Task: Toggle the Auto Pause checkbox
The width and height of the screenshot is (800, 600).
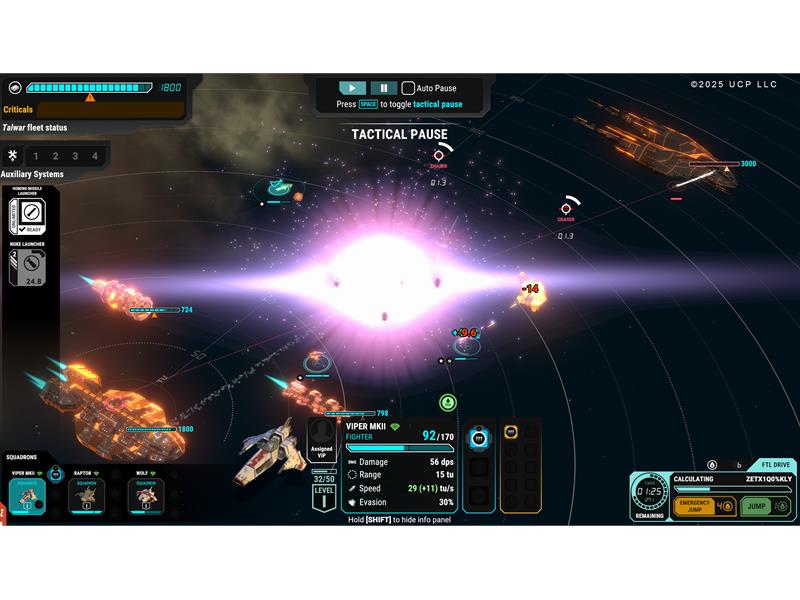Action: (x=408, y=88)
